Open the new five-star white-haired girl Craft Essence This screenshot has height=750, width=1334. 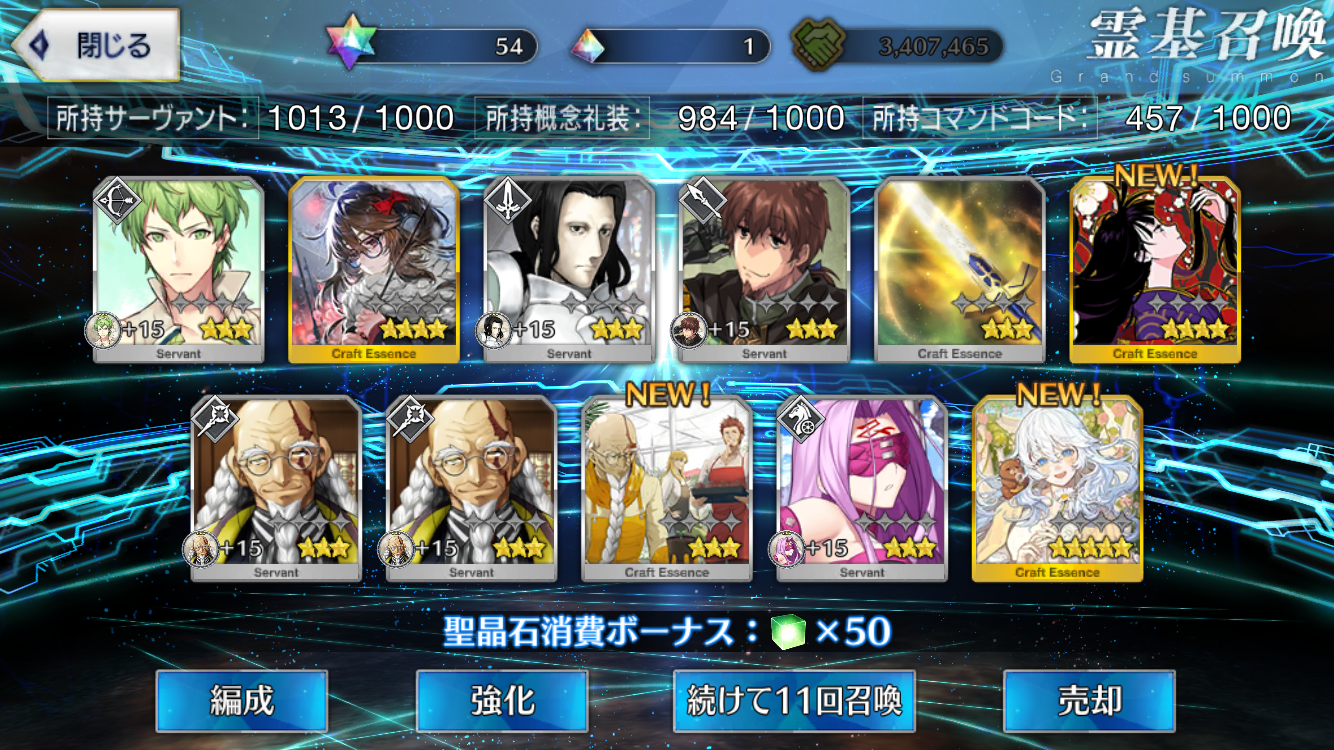point(1057,488)
